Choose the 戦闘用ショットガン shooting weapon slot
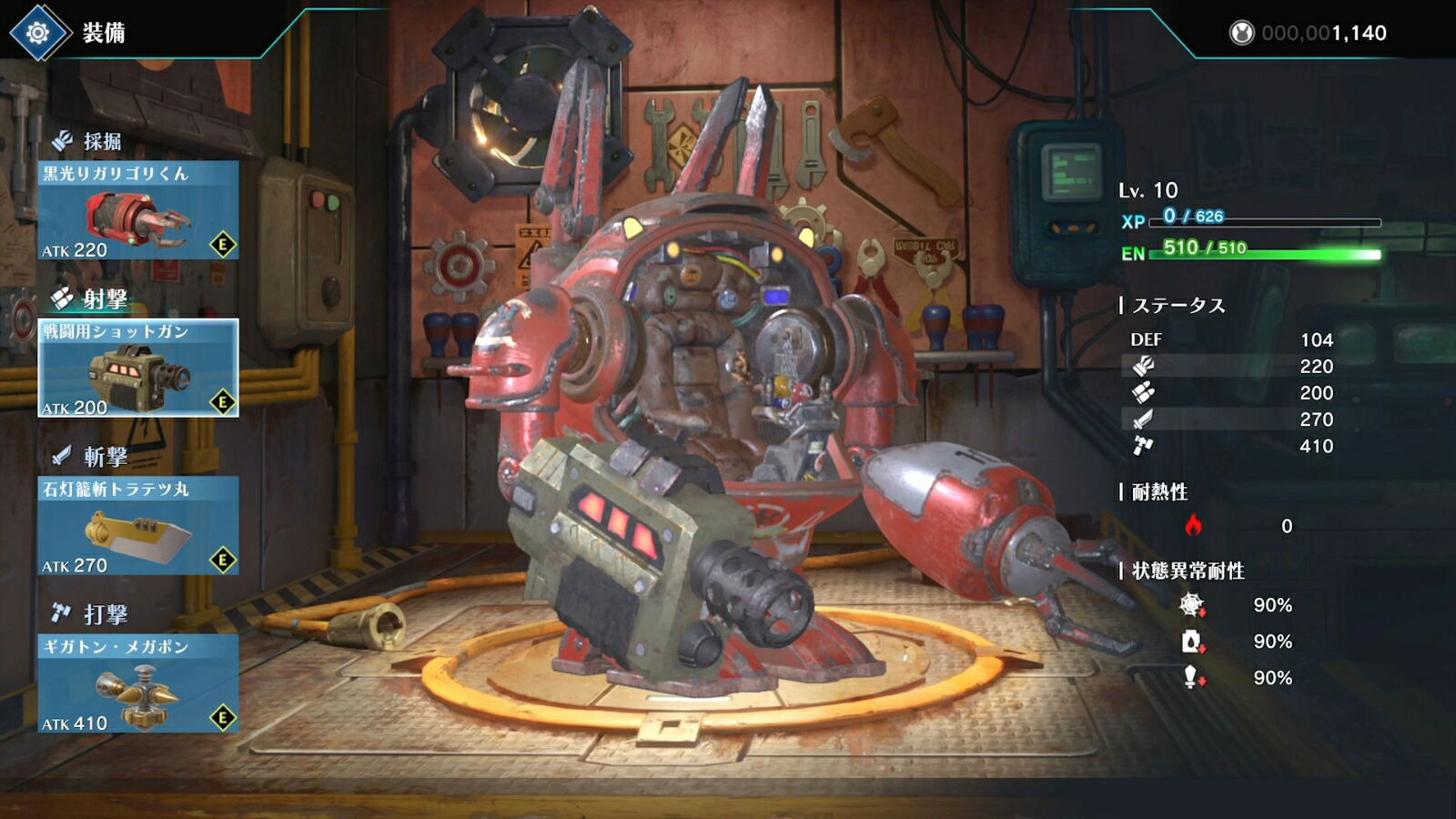 pos(138,369)
